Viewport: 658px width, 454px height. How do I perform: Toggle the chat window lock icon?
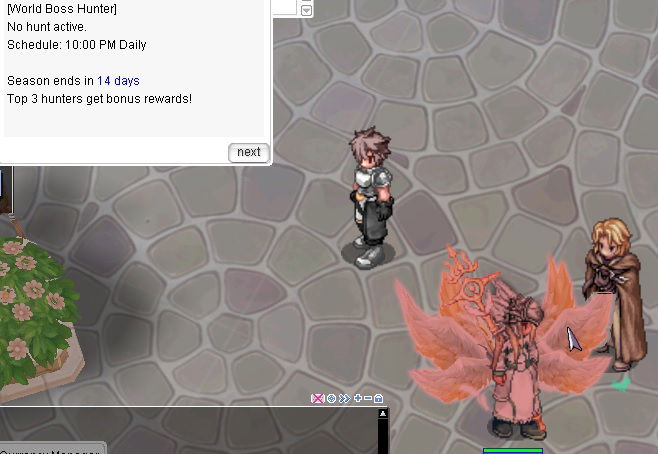tap(379, 398)
